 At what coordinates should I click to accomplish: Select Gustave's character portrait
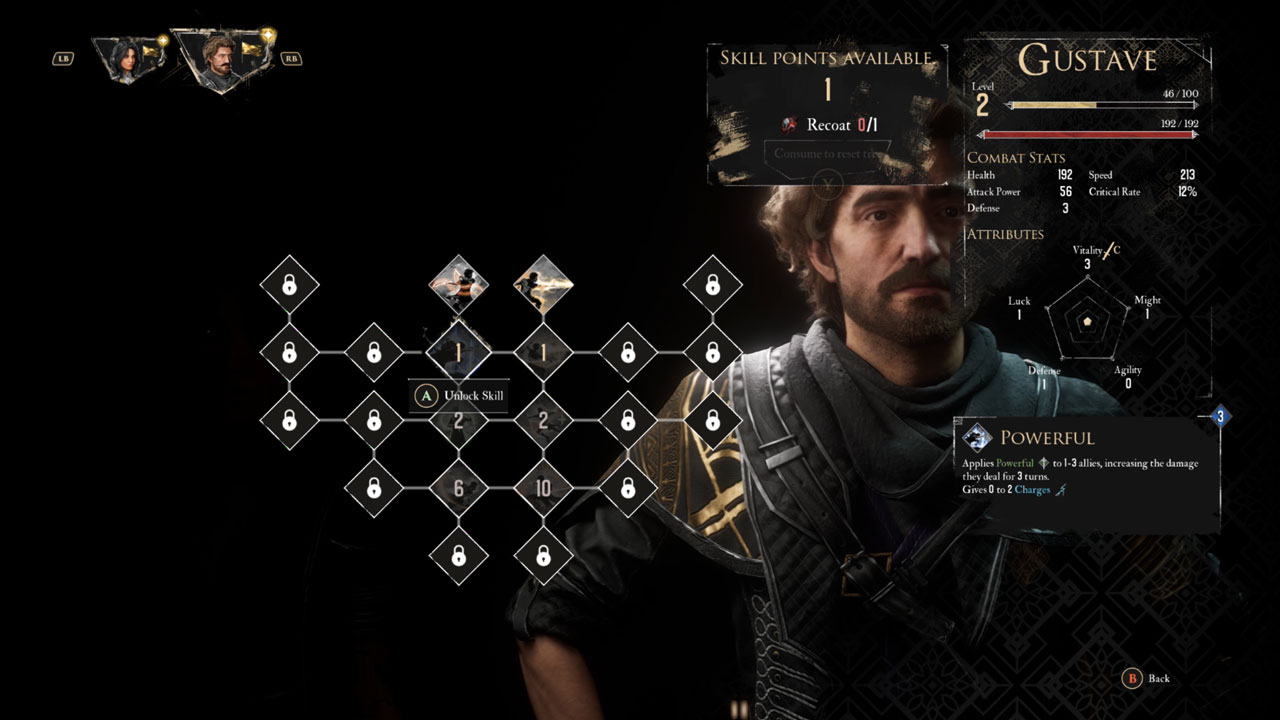[219, 58]
